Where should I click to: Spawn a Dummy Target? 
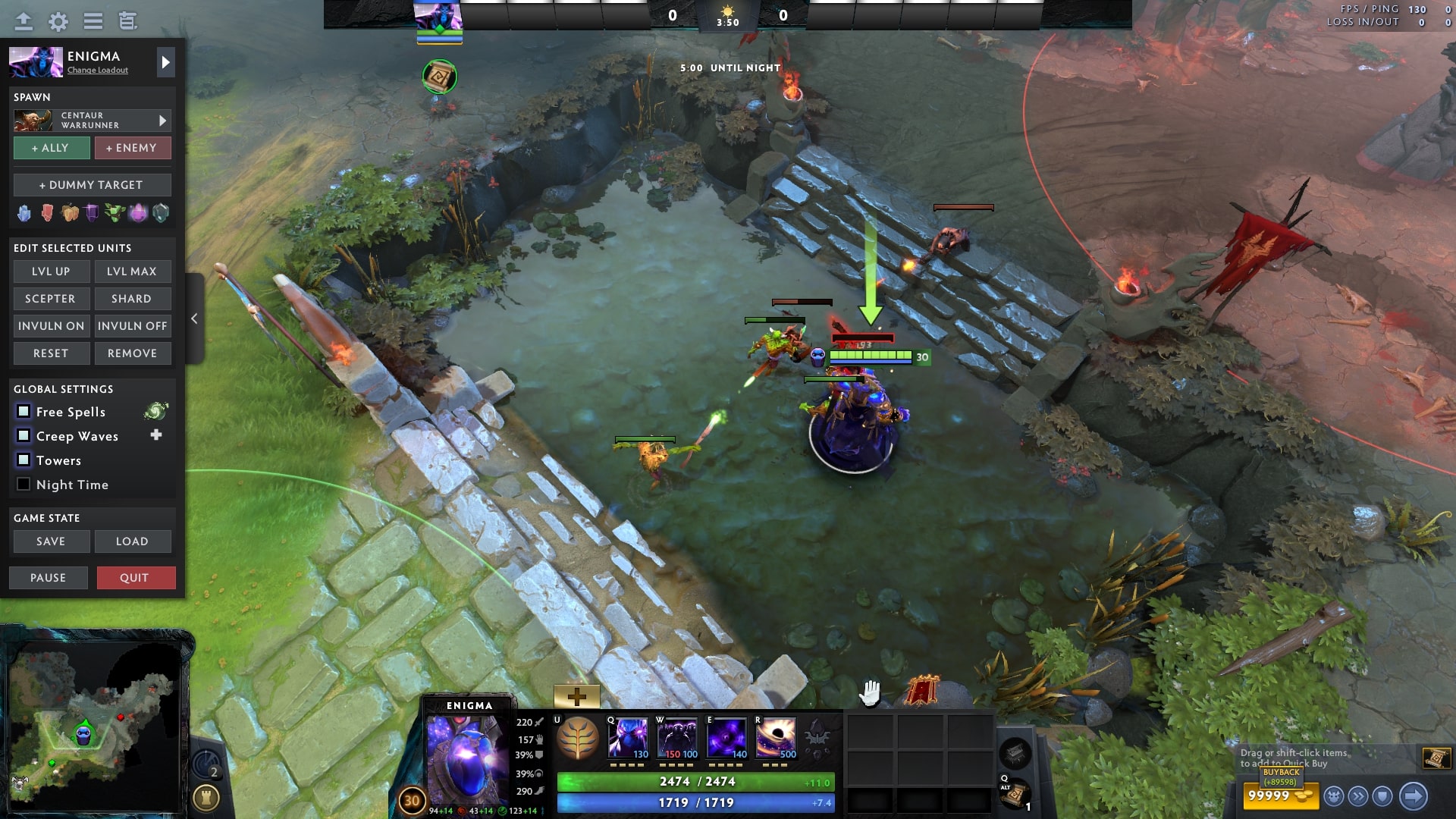(91, 184)
